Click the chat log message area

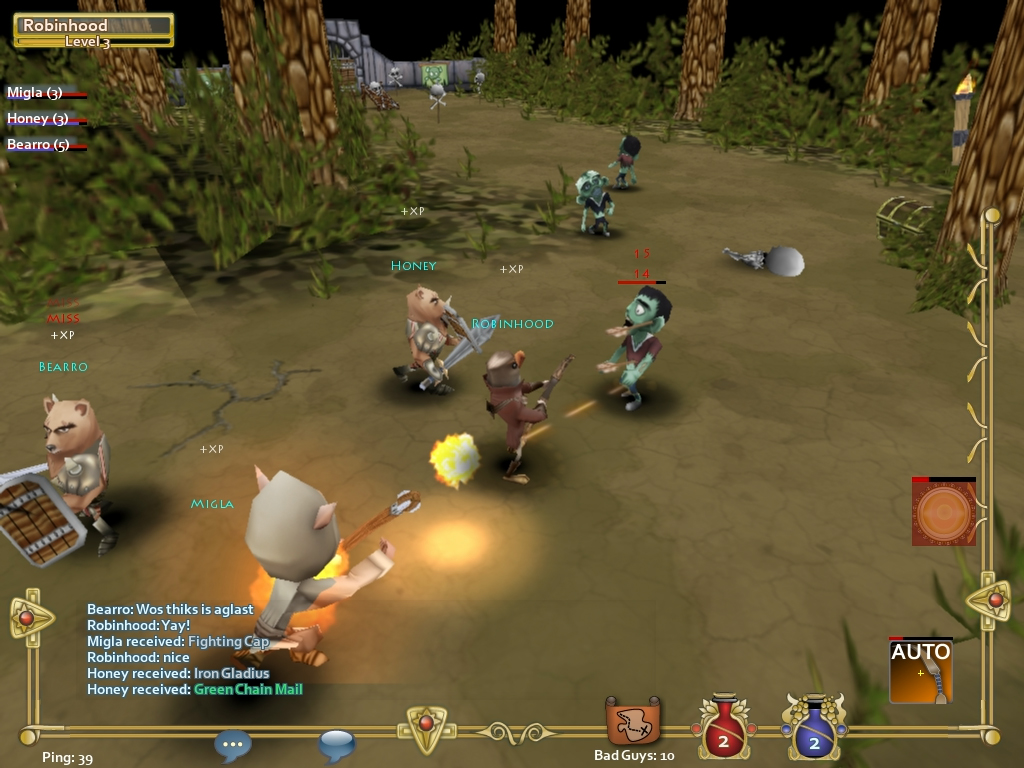[195, 649]
